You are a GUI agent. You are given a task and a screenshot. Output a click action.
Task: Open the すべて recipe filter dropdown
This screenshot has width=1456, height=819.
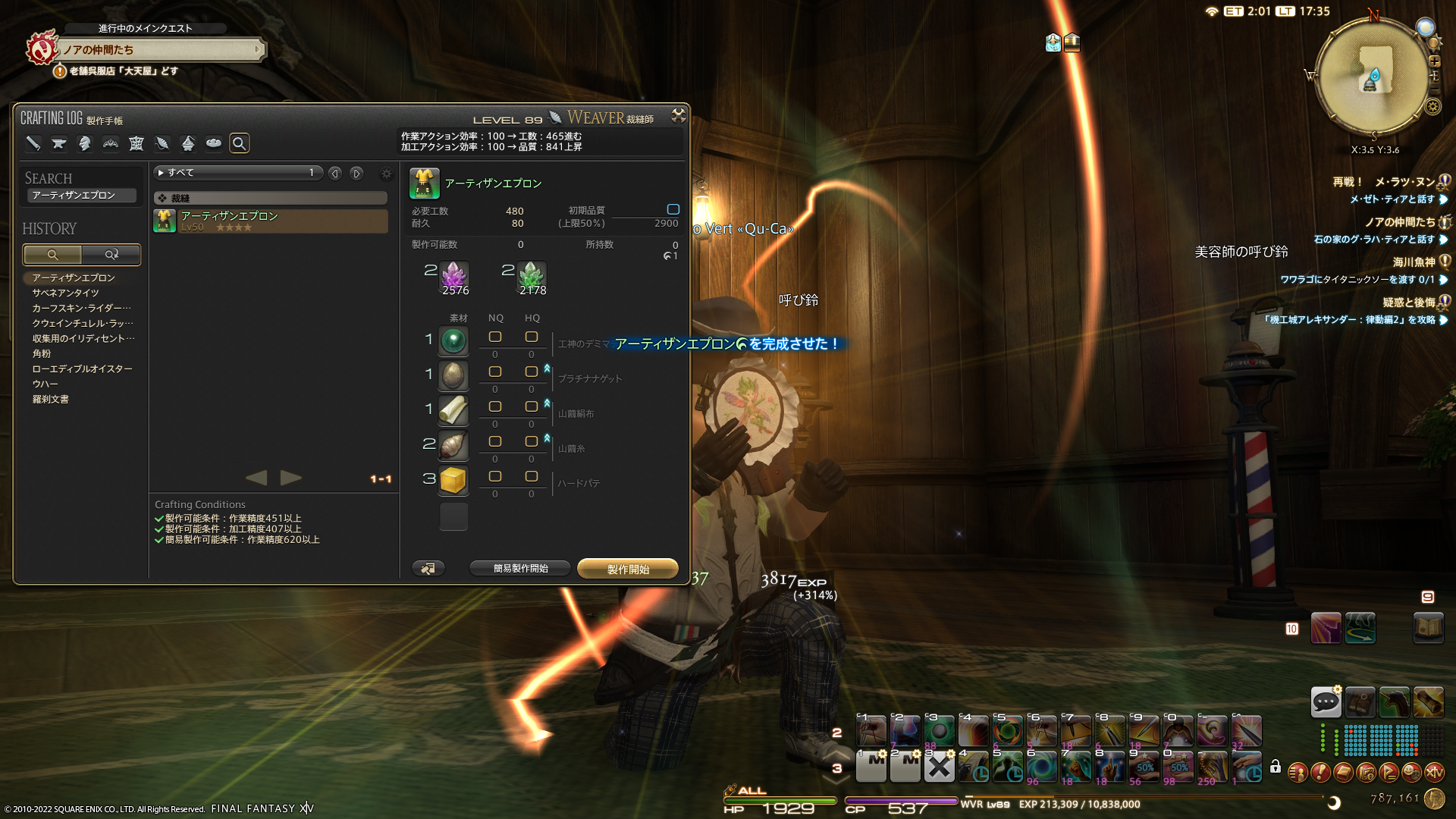(238, 173)
